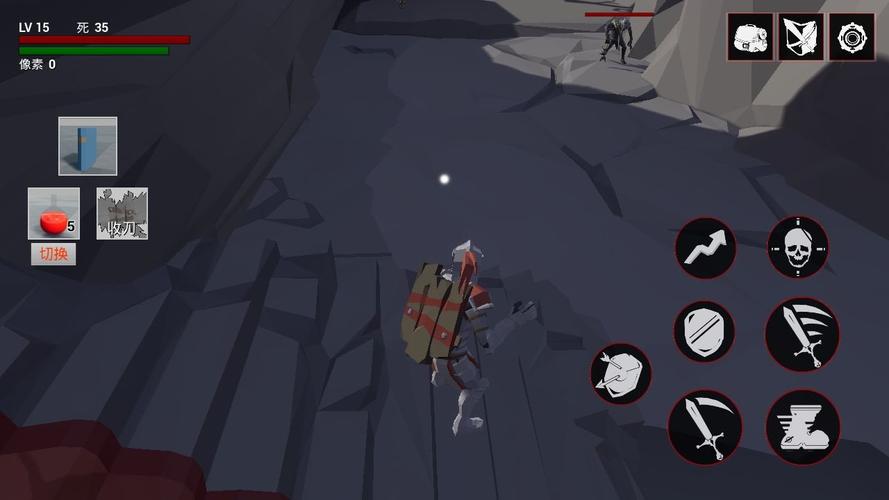Image resolution: width=889 pixels, height=500 pixels.
Task: Tap the 切换 switch button
Action: tap(53, 254)
